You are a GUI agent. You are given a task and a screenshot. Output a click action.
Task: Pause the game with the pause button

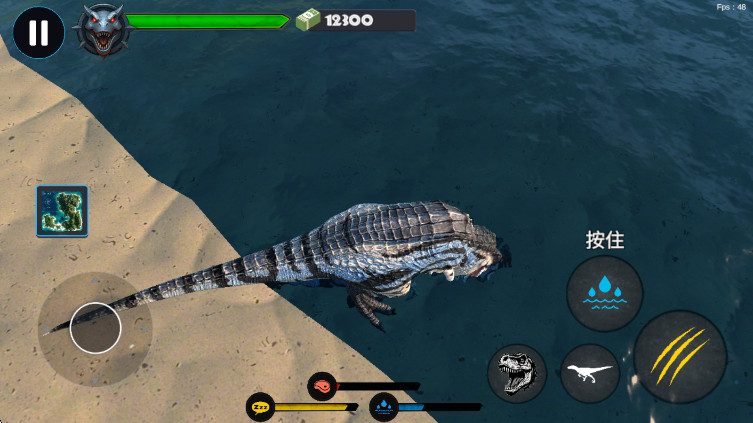(39, 32)
